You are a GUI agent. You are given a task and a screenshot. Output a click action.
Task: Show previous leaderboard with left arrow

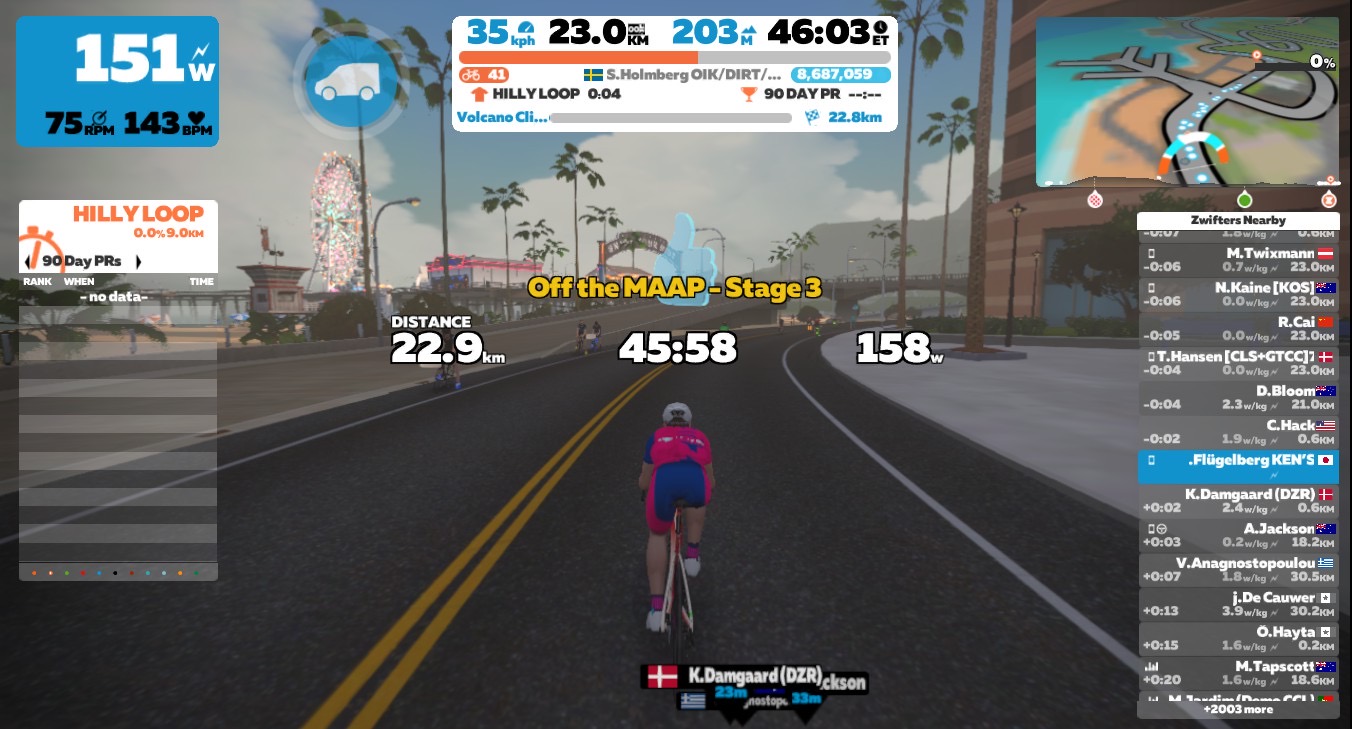(x=29, y=262)
